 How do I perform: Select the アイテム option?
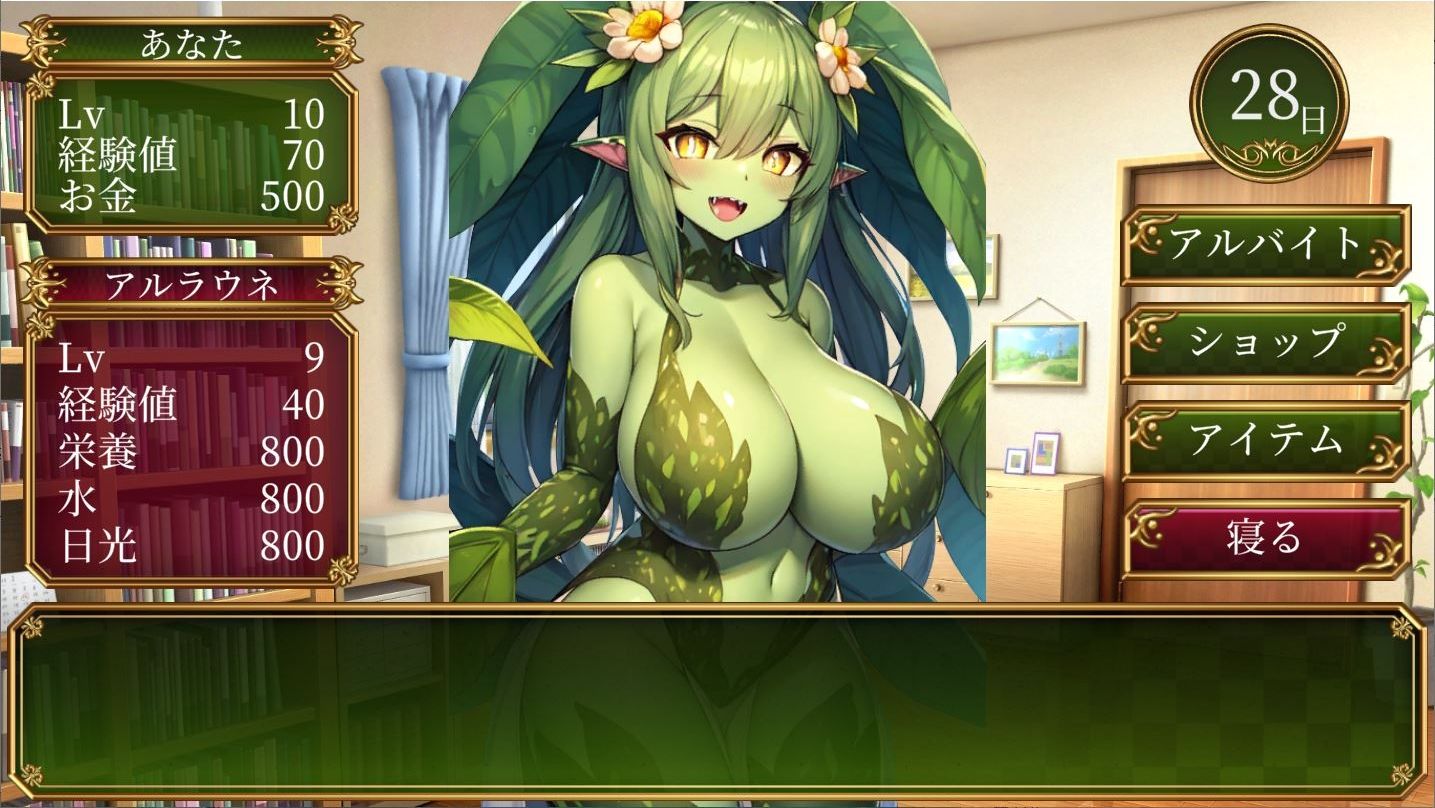click(1265, 441)
